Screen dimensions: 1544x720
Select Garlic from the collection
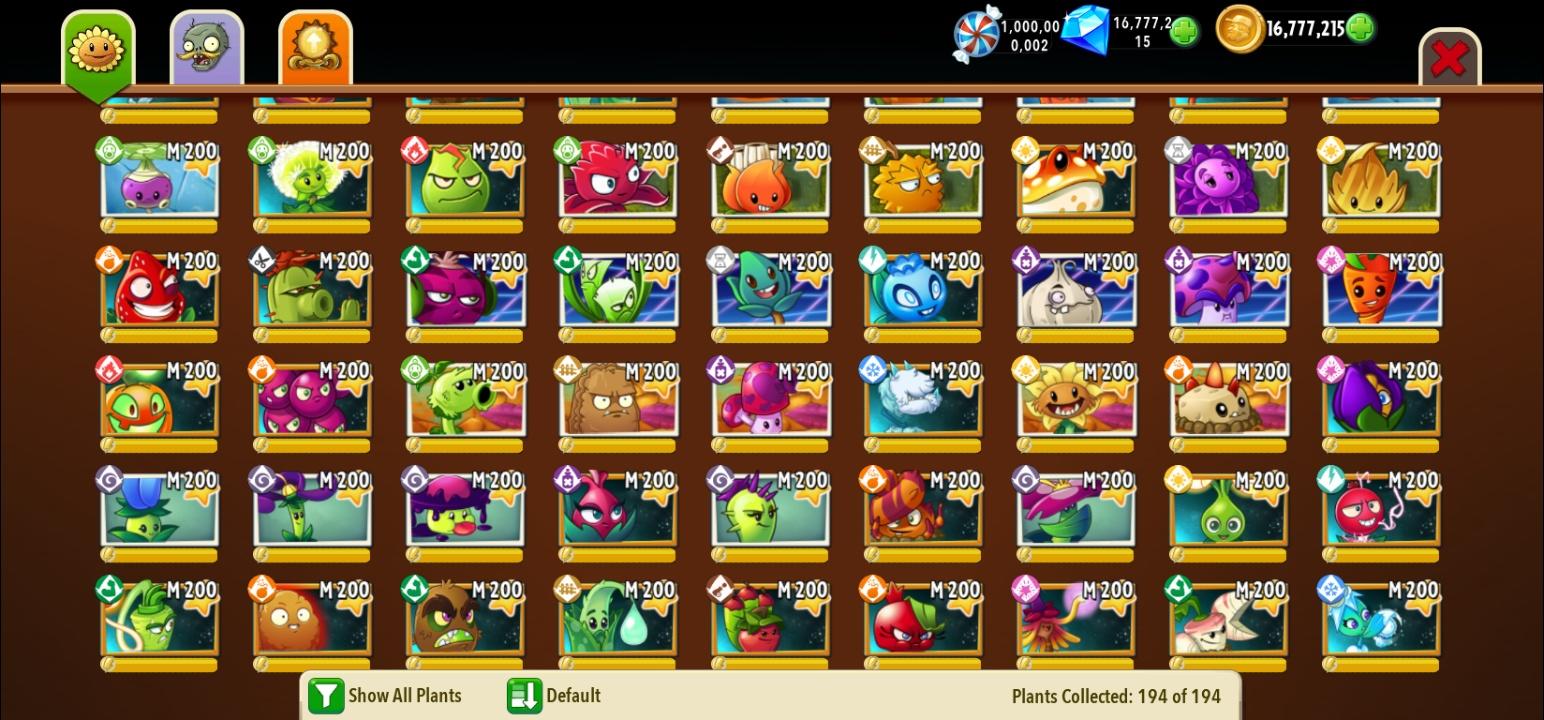[1075, 292]
